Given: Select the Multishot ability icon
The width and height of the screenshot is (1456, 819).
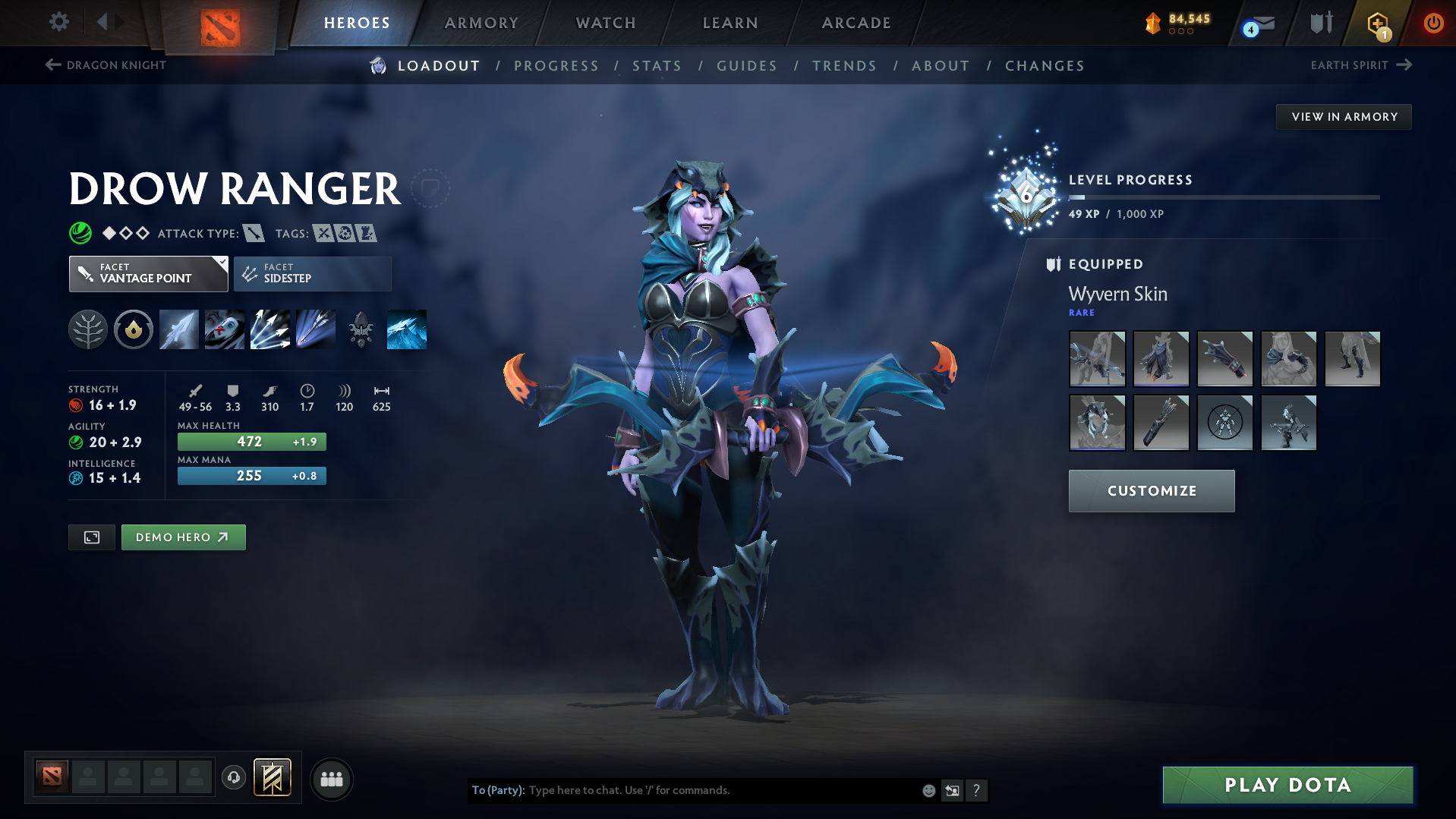Looking at the screenshot, I should pyautogui.click(x=270, y=329).
